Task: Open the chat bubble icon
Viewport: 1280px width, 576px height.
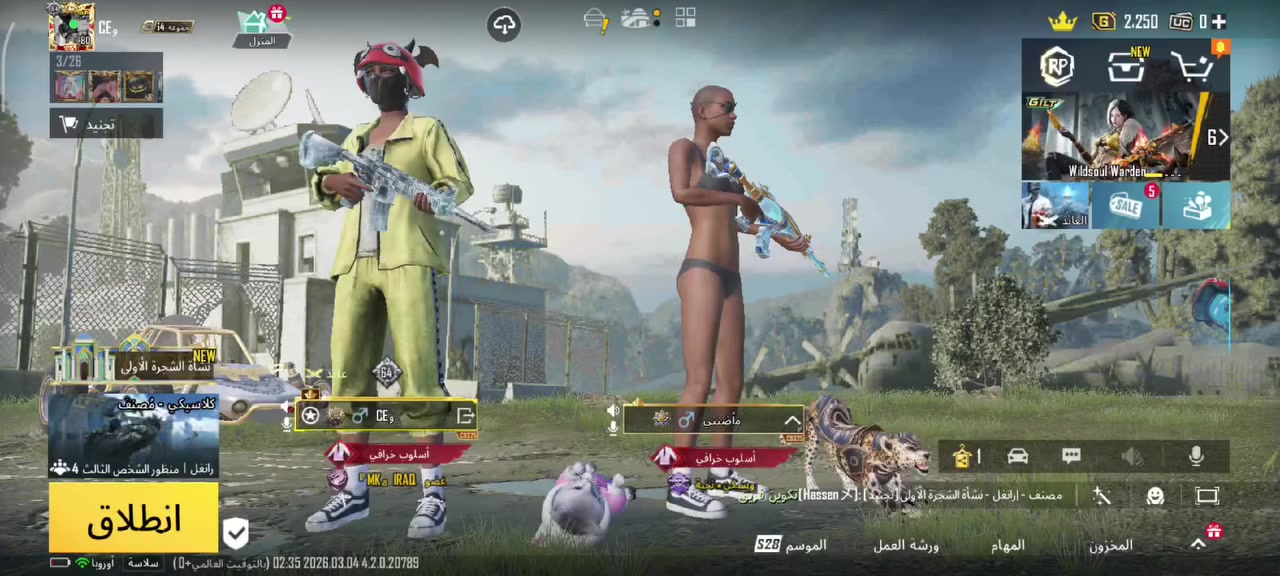Action: (1071, 457)
